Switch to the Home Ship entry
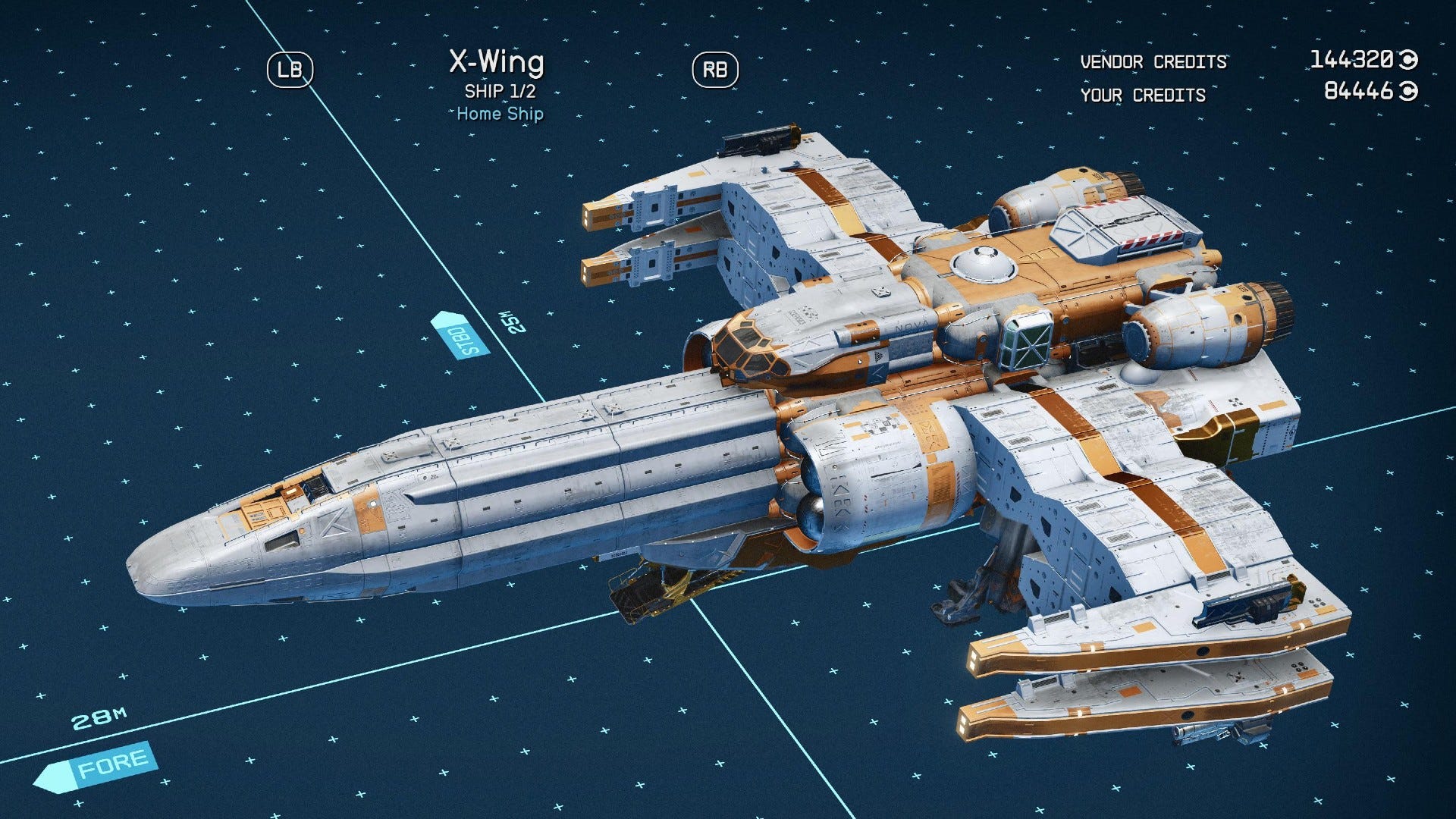Viewport: 1456px width, 819px height. pos(499,114)
